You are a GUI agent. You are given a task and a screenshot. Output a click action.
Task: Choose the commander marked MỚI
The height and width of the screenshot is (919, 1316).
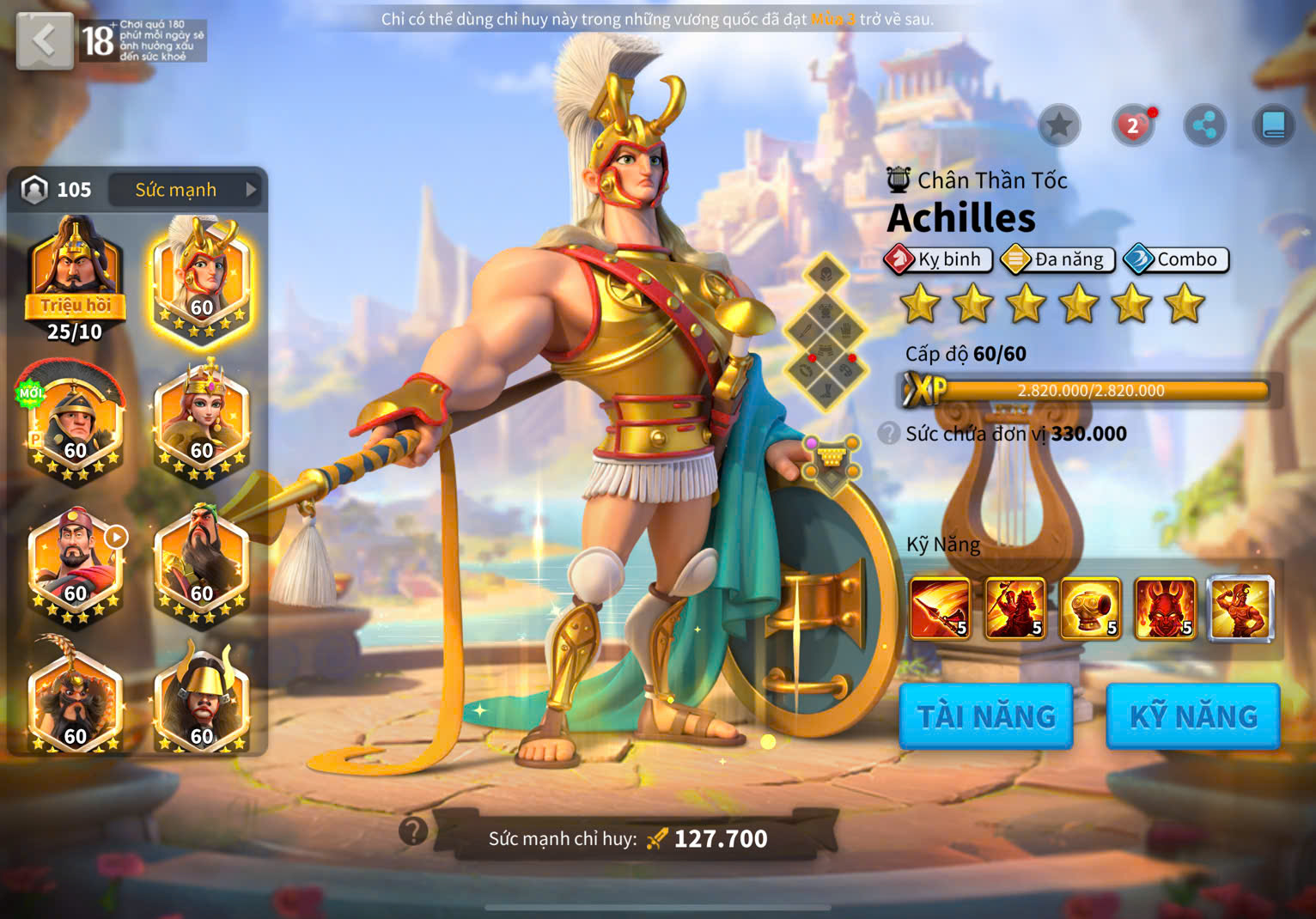75,421
